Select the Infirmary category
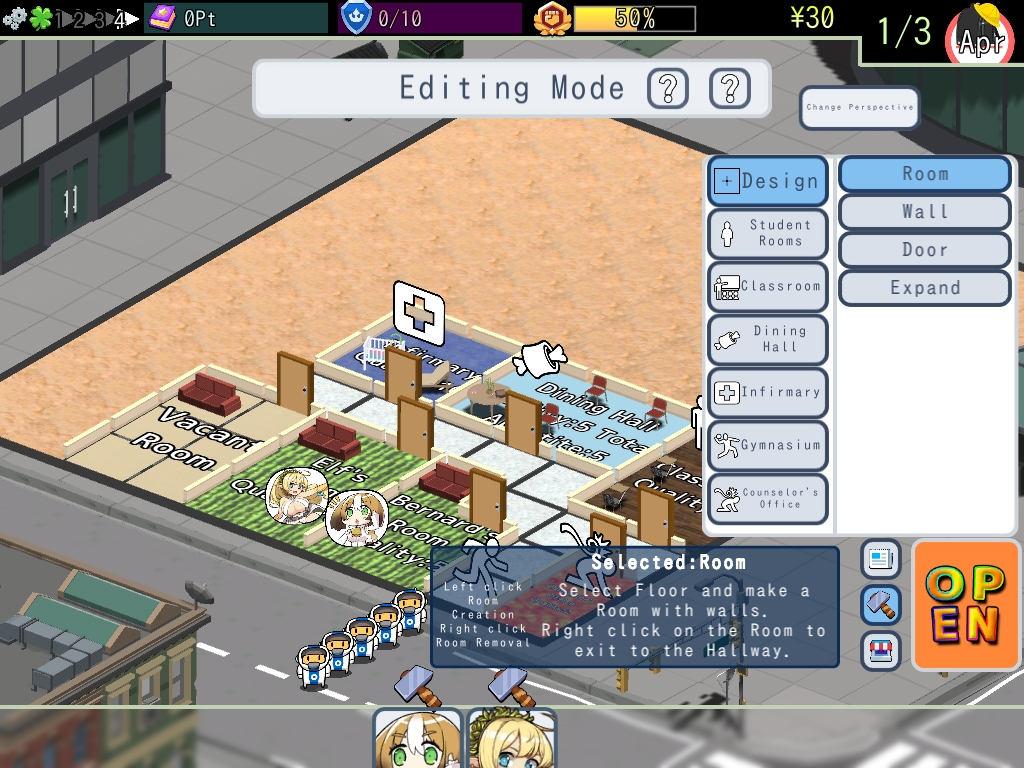The width and height of the screenshot is (1024, 768). pyautogui.click(x=768, y=393)
